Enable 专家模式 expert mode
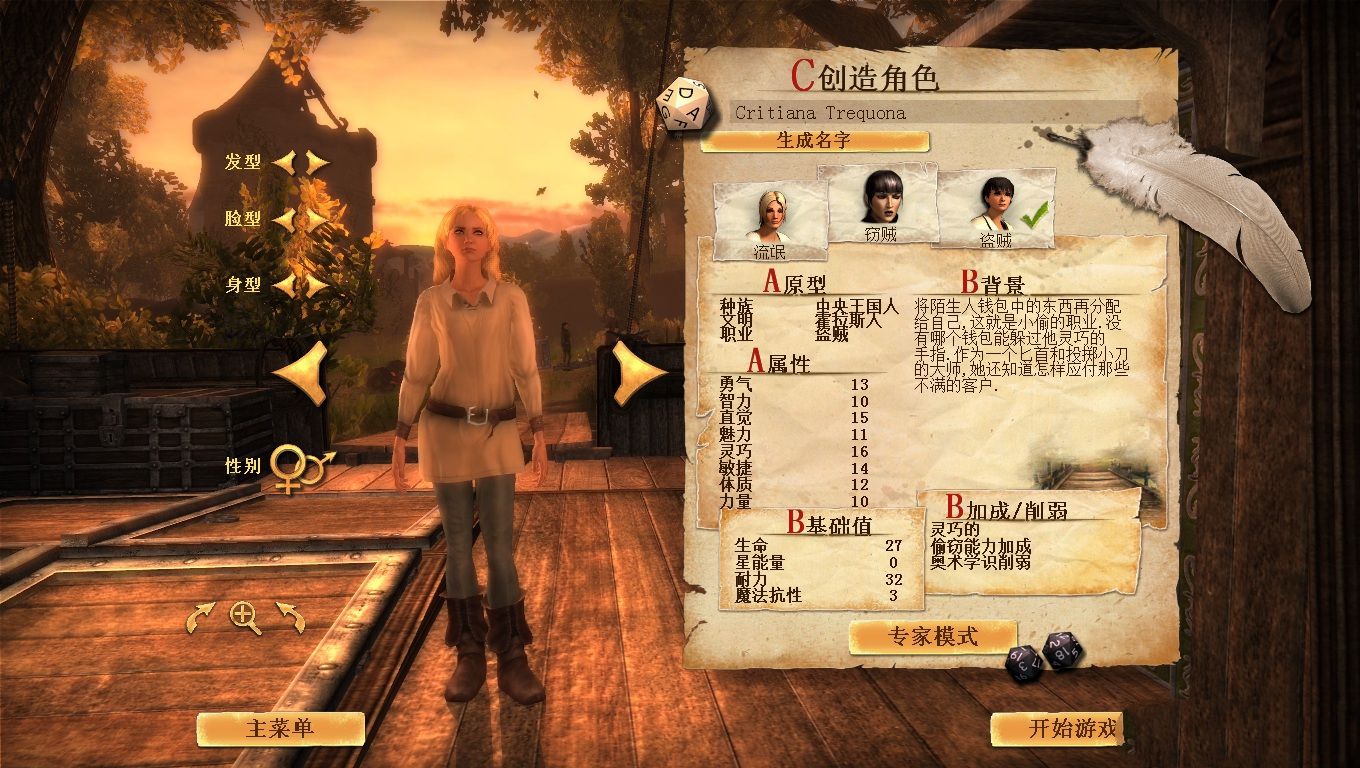Image resolution: width=1360 pixels, height=768 pixels. pyautogui.click(x=930, y=634)
